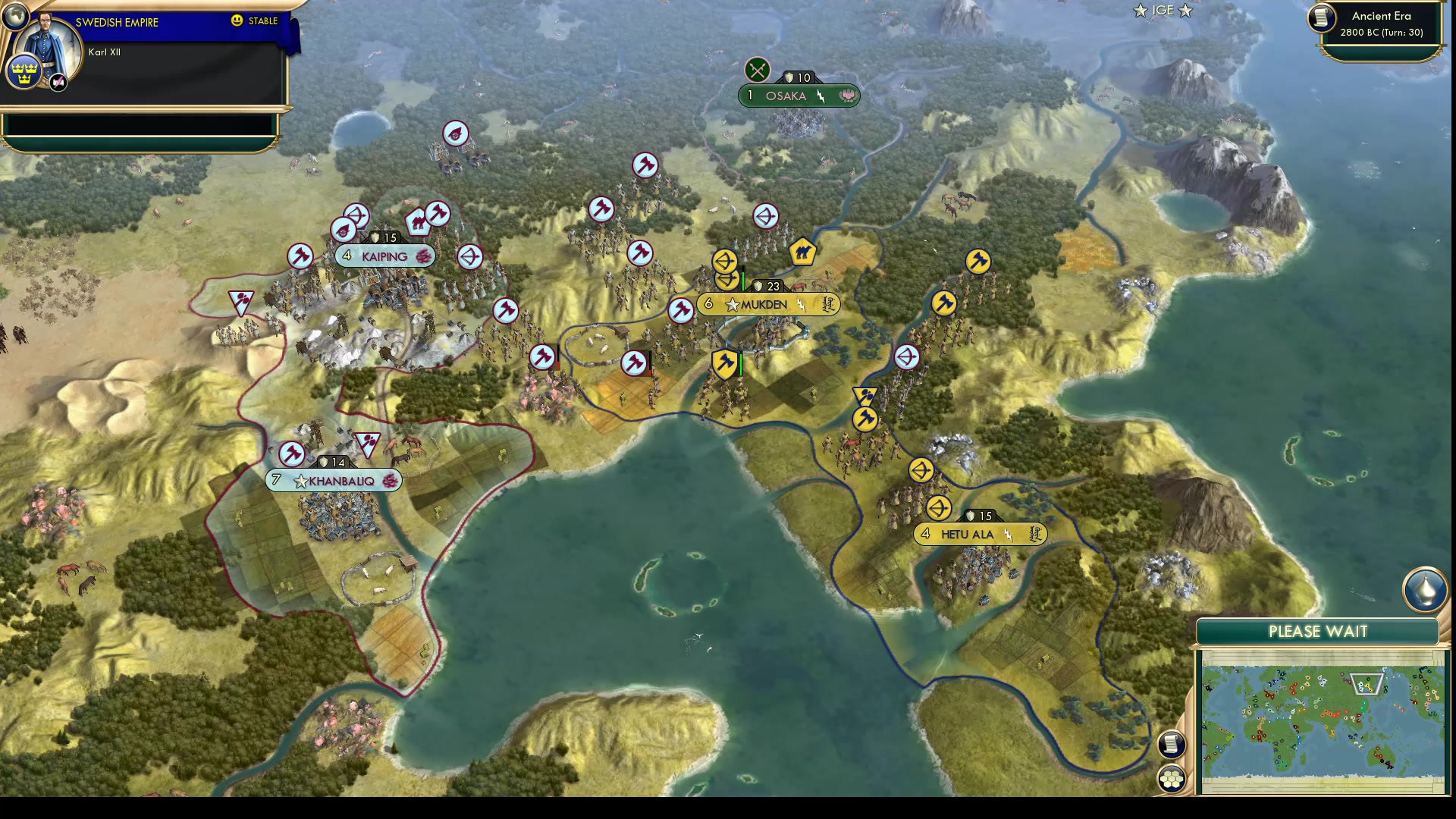Viewport: 1456px width, 819px height.
Task: Click the PLEASE WAIT status bar
Action: point(1319,631)
